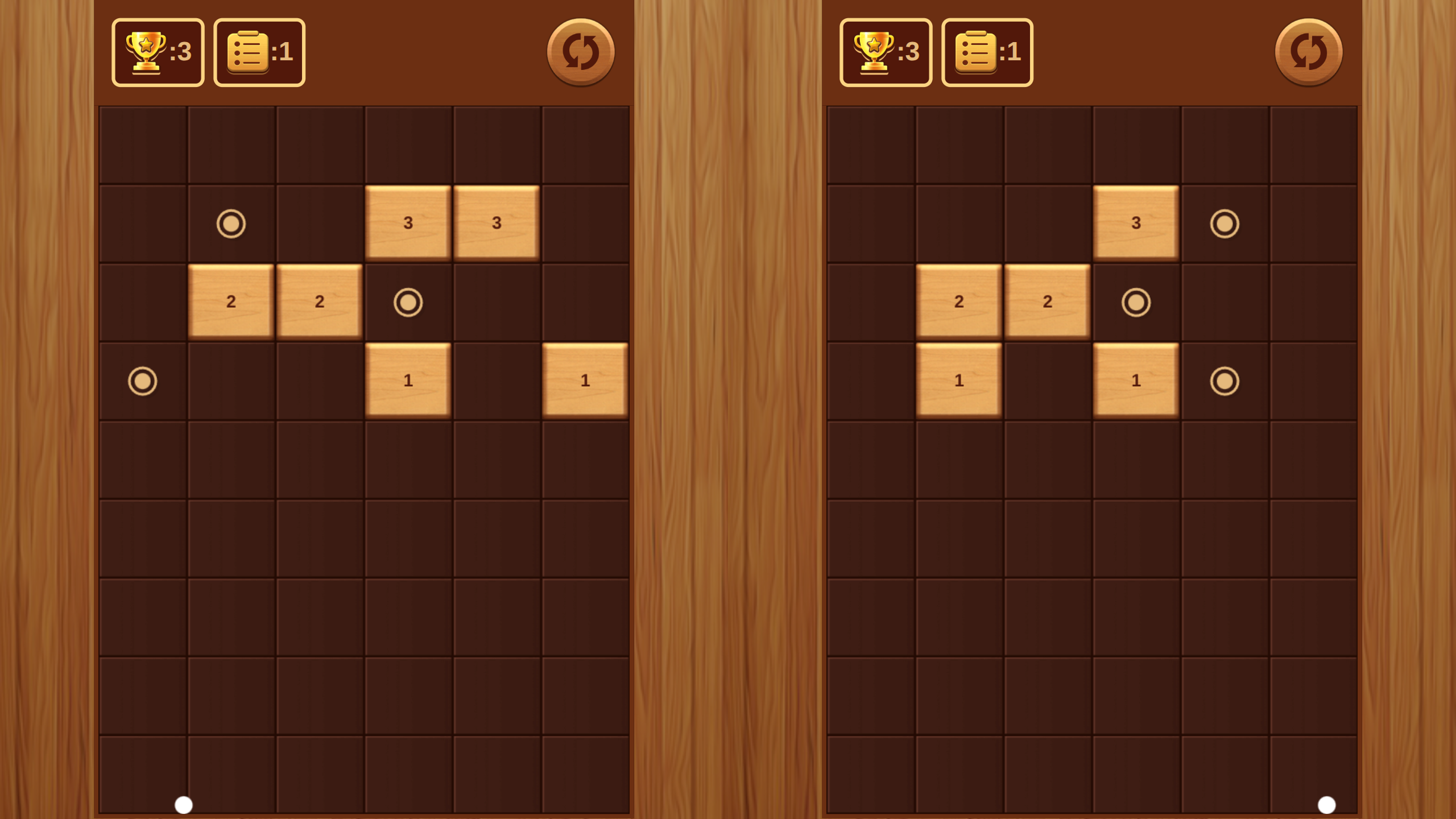This screenshot has height=819, width=1456.
Task: Select the tile numbered 3 on the left board
Action: coord(408,223)
